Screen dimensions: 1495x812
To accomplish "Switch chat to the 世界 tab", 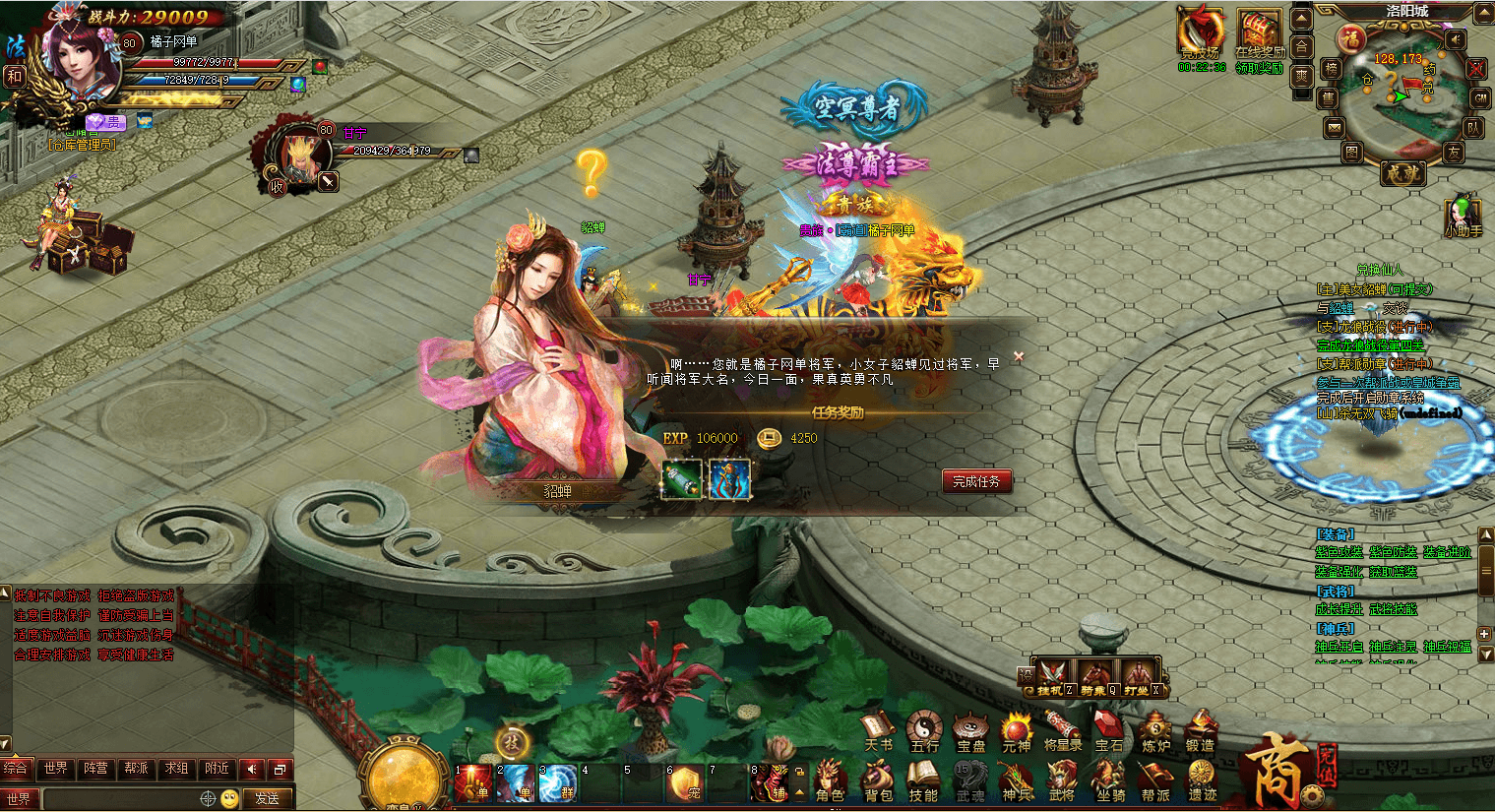I will [56, 769].
